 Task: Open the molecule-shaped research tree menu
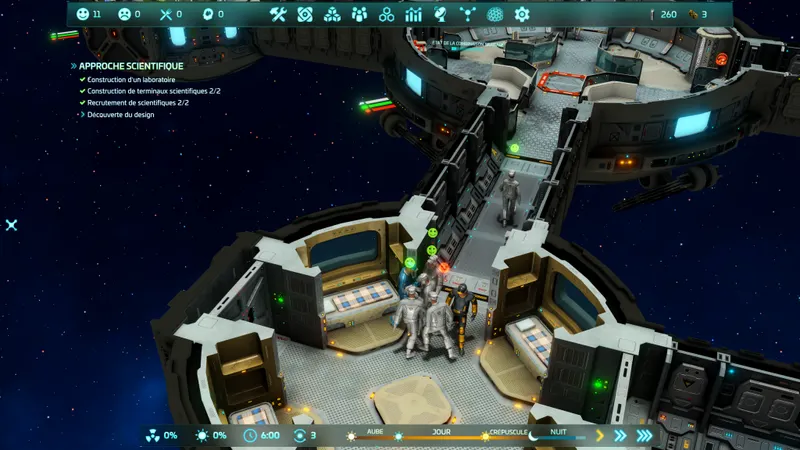467,14
